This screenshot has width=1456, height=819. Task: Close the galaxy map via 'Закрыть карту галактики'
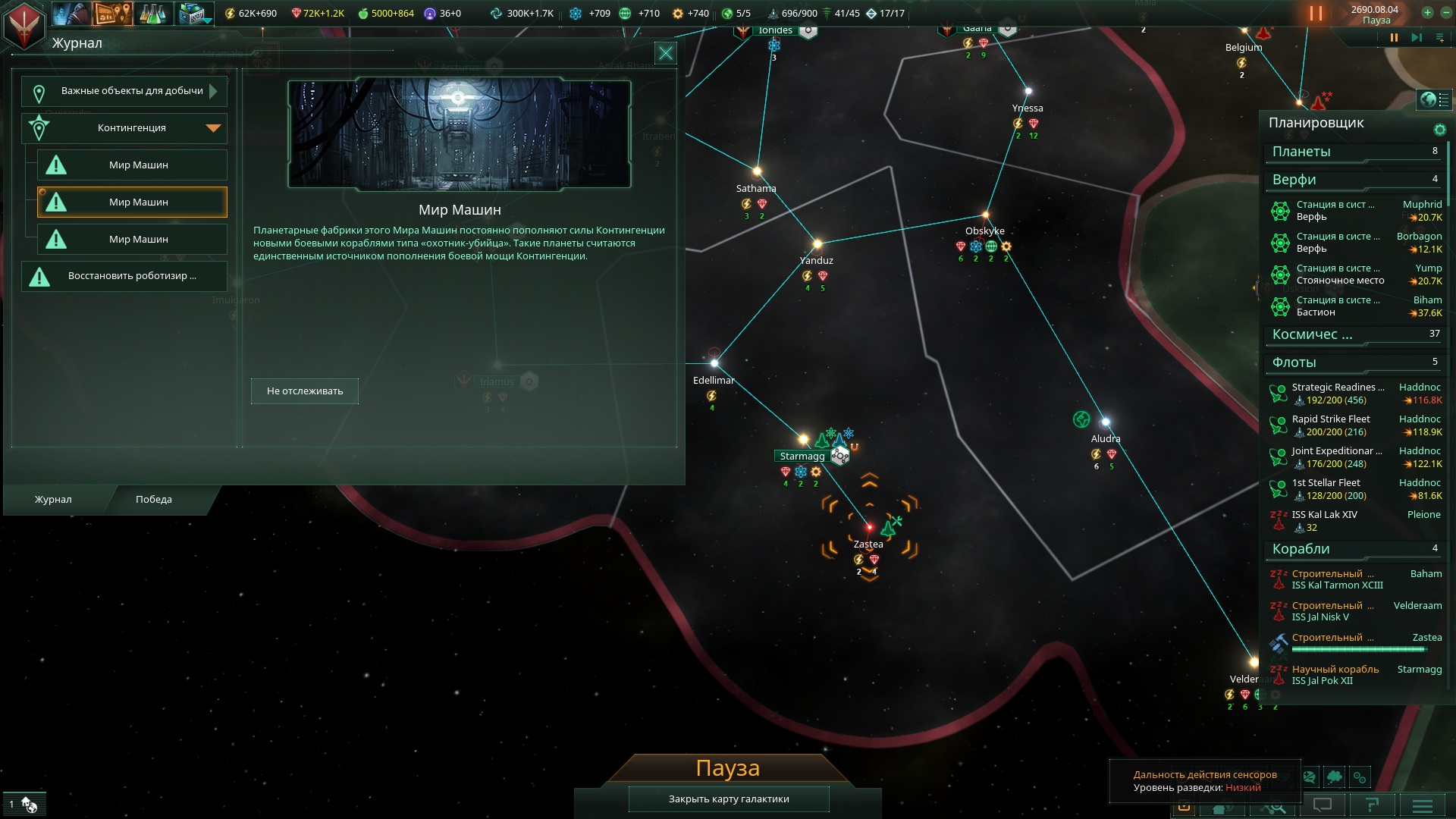click(x=729, y=799)
